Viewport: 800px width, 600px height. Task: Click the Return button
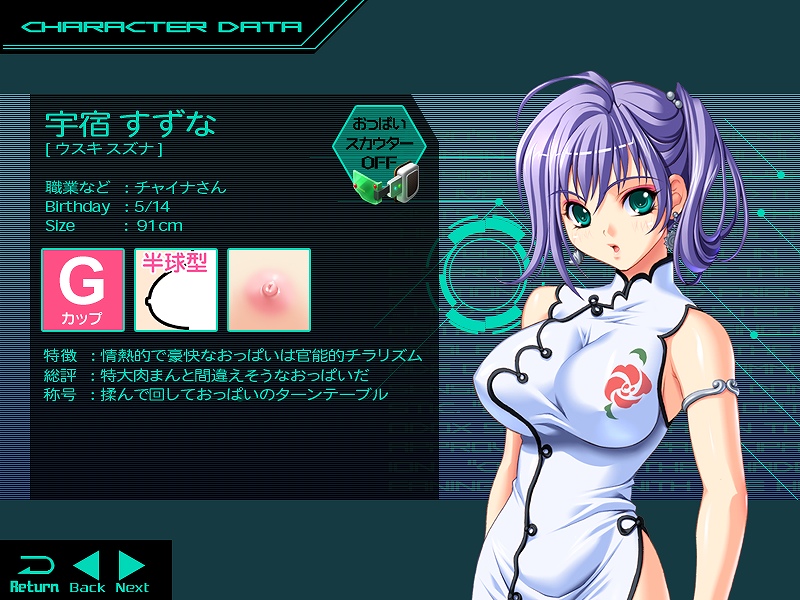(x=34, y=572)
